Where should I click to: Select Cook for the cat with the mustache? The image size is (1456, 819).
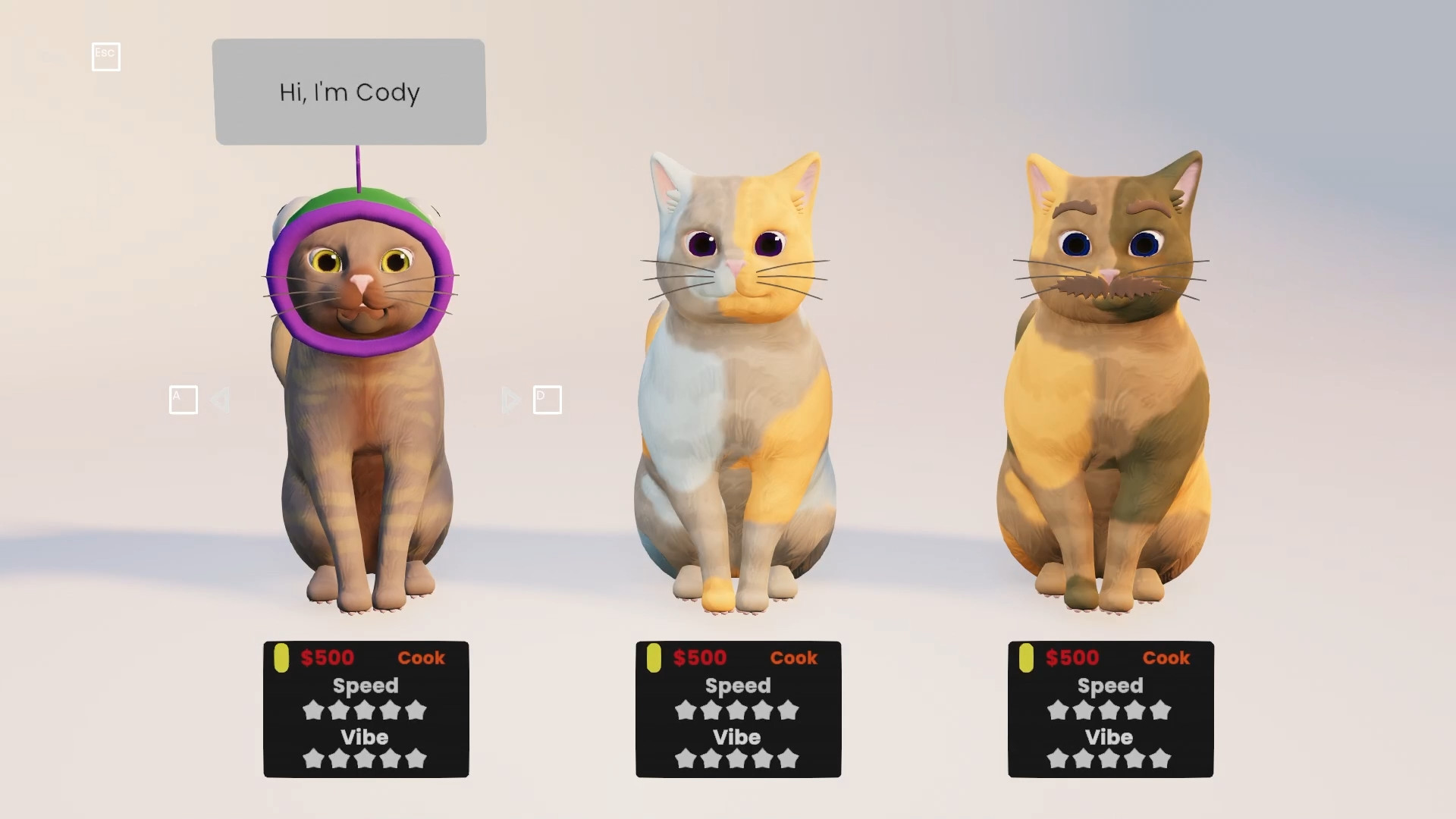coord(1167,658)
